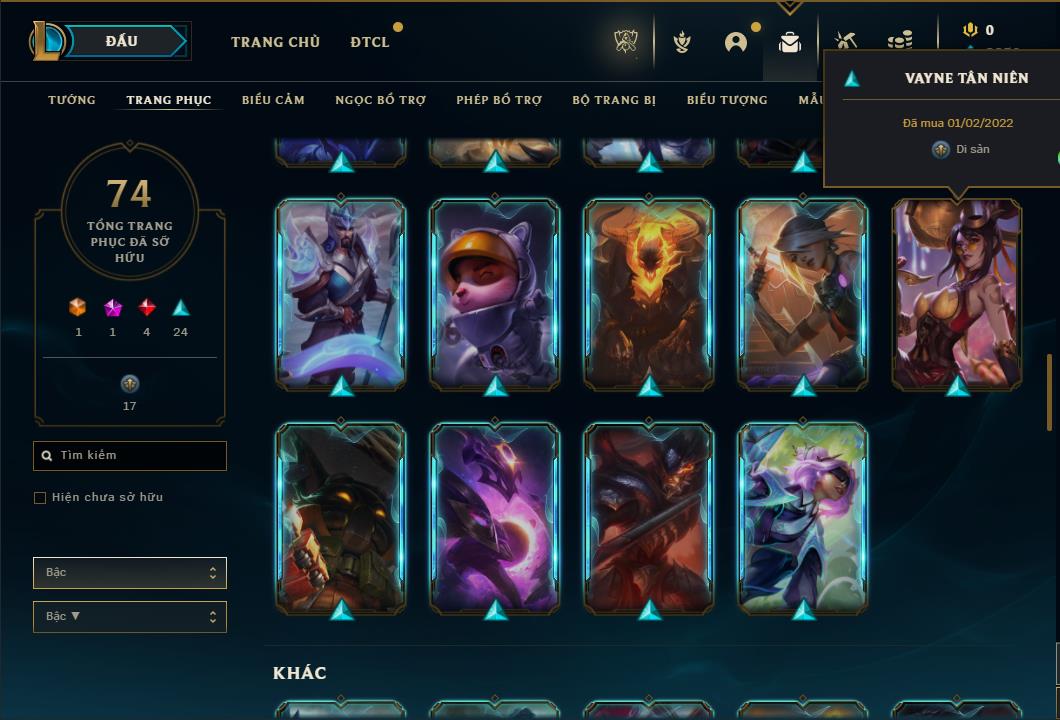Choose the Vayne Tân Niên skin card

click(x=957, y=293)
